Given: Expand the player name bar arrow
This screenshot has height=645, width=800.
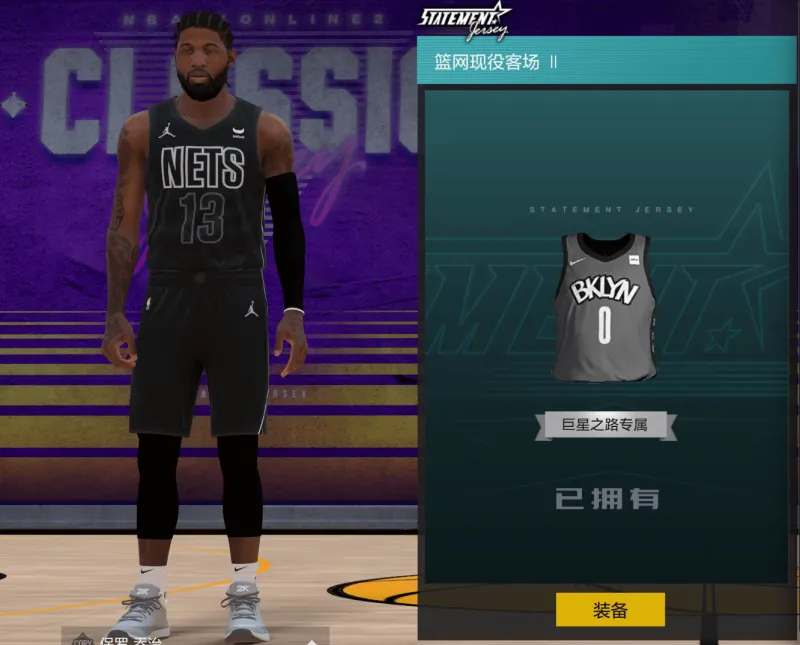Looking at the screenshot, I should (x=311, y=639).
